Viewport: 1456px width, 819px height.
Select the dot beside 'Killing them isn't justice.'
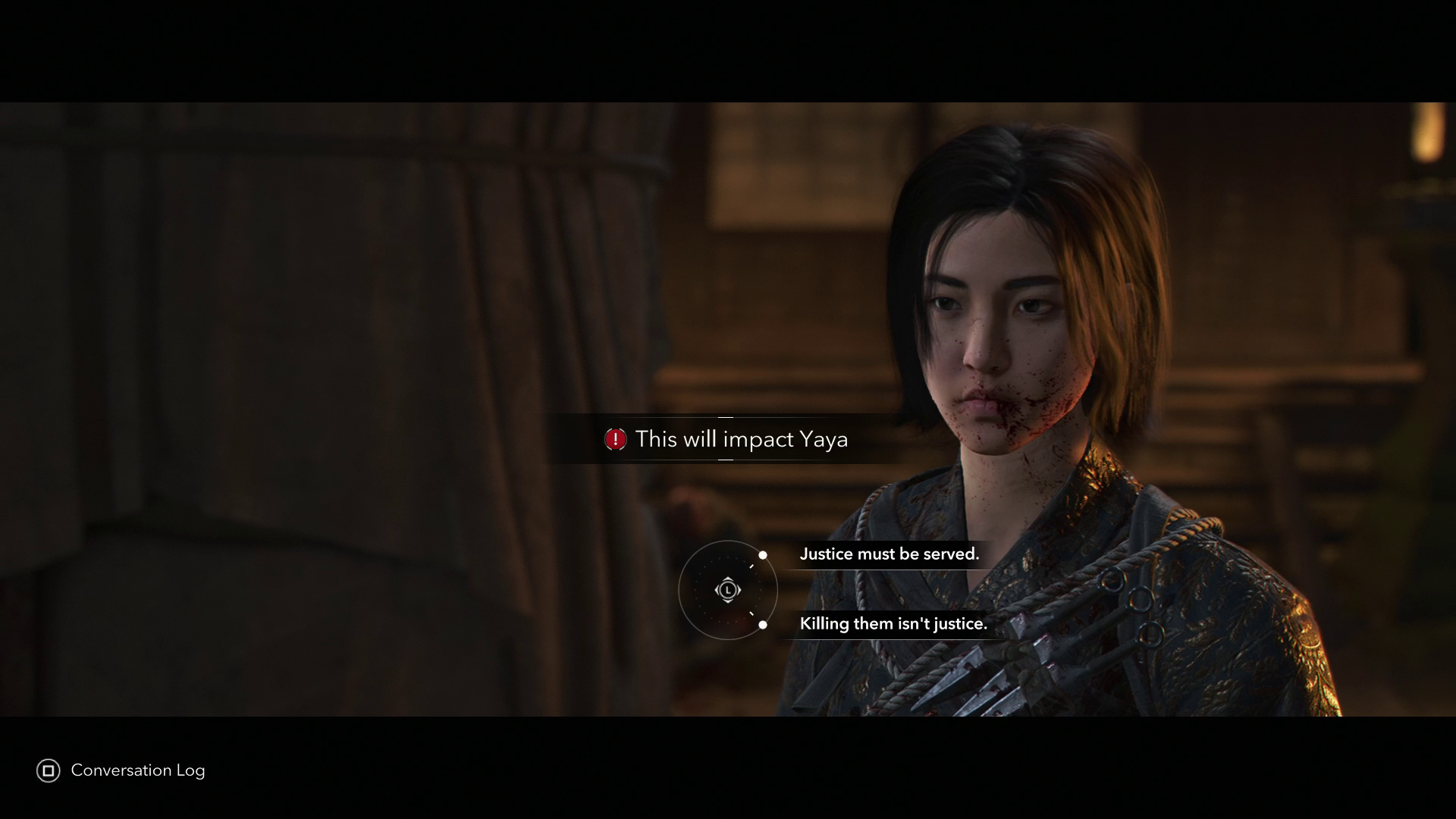(763, 624)
